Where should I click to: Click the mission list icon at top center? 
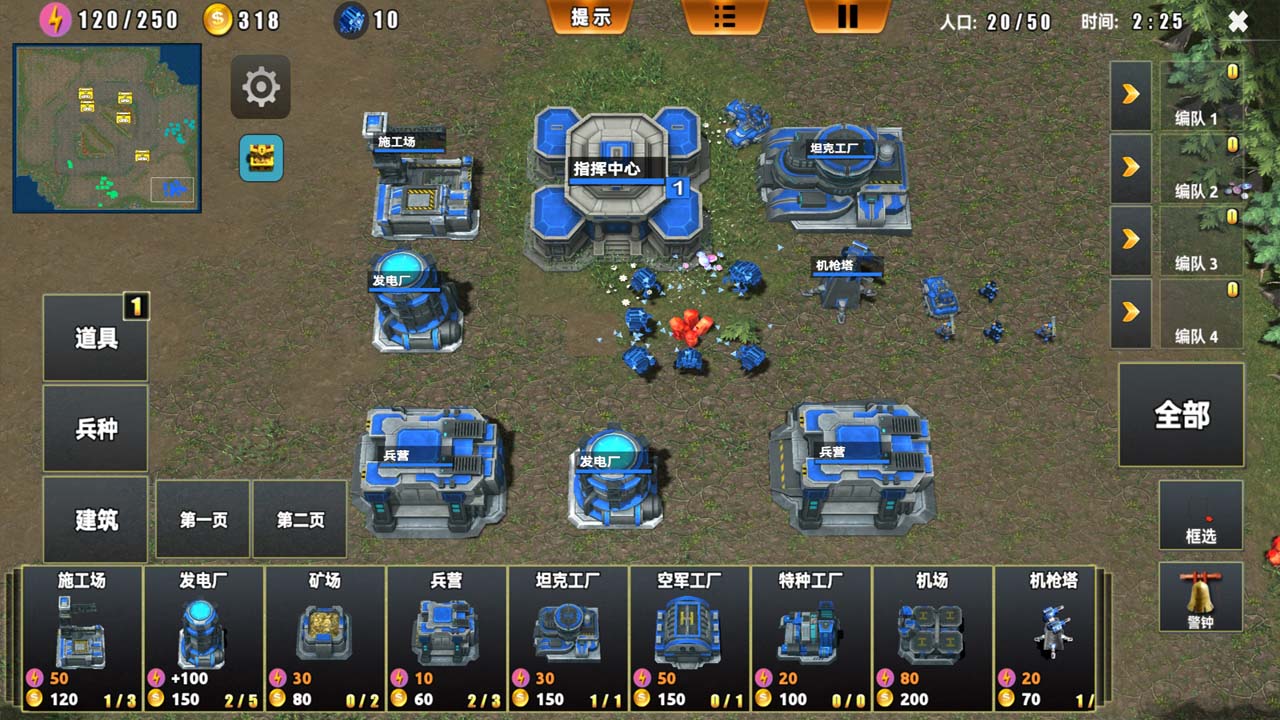724,17
